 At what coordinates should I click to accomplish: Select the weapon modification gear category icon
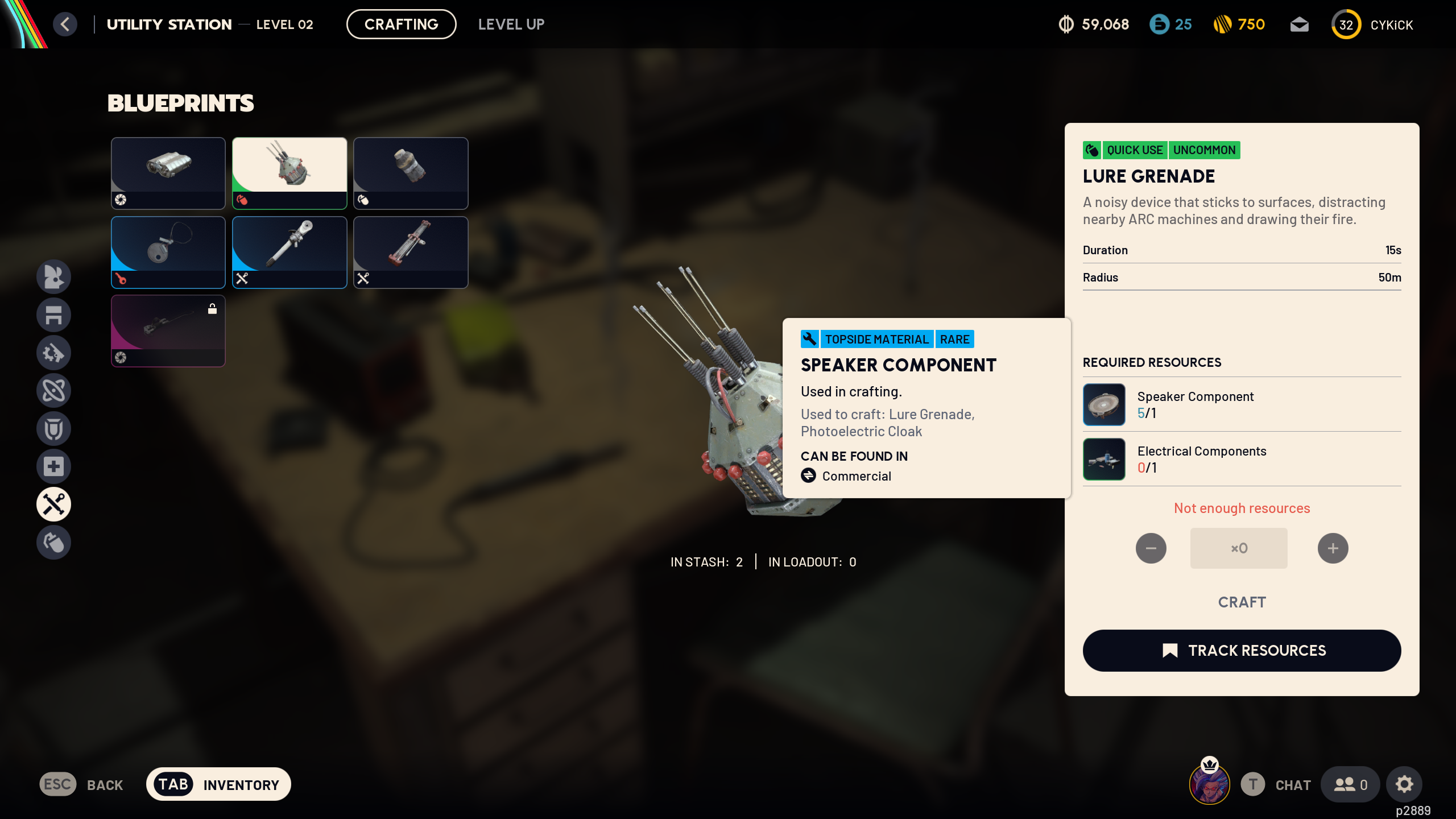[53, 353]
